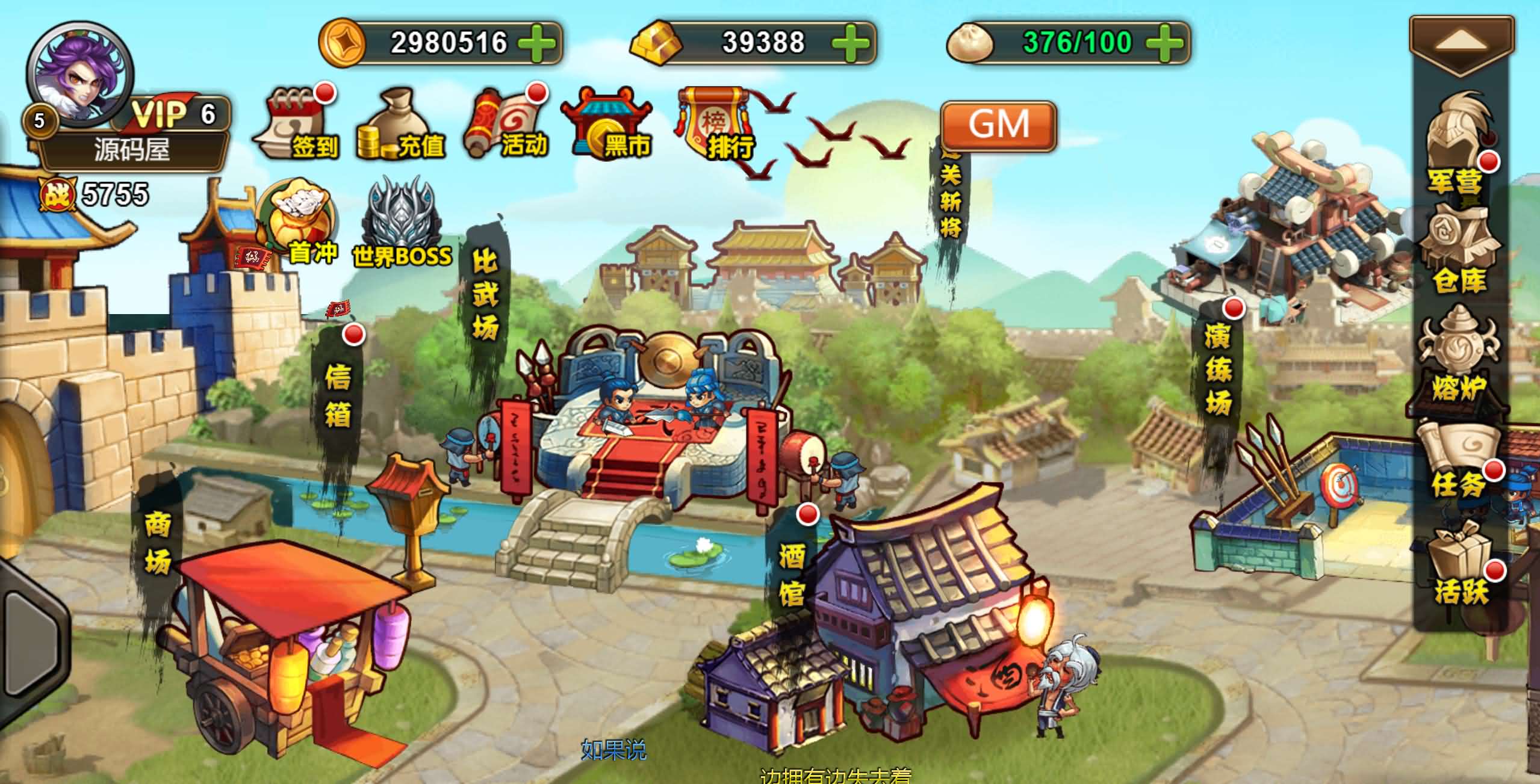The width and height of the screenshot is (1540, 784).
Task: Open the 签到 daily sign-in calendar
Action: 296,125
